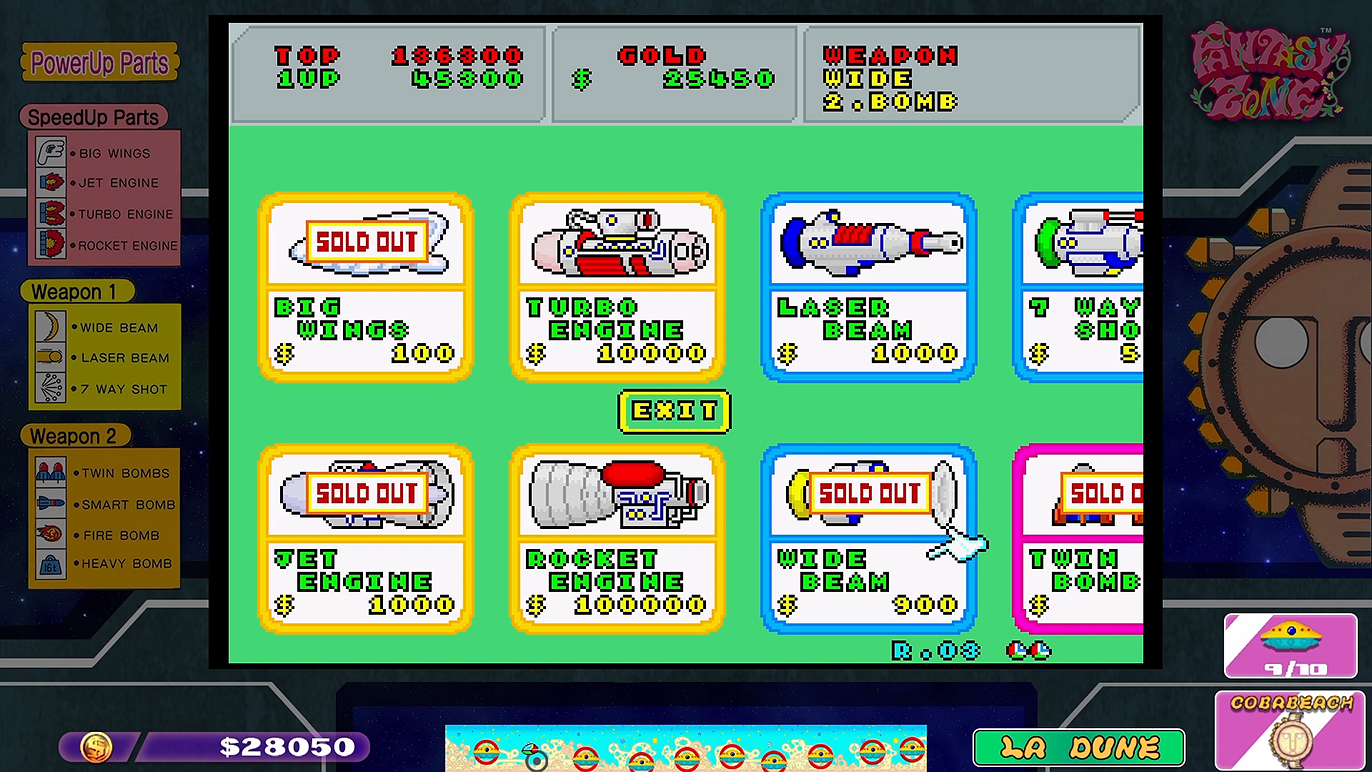This screenshot has height=772, width=1372.
Task: Click the Weapon 1 section header
Action: (77, 291)
